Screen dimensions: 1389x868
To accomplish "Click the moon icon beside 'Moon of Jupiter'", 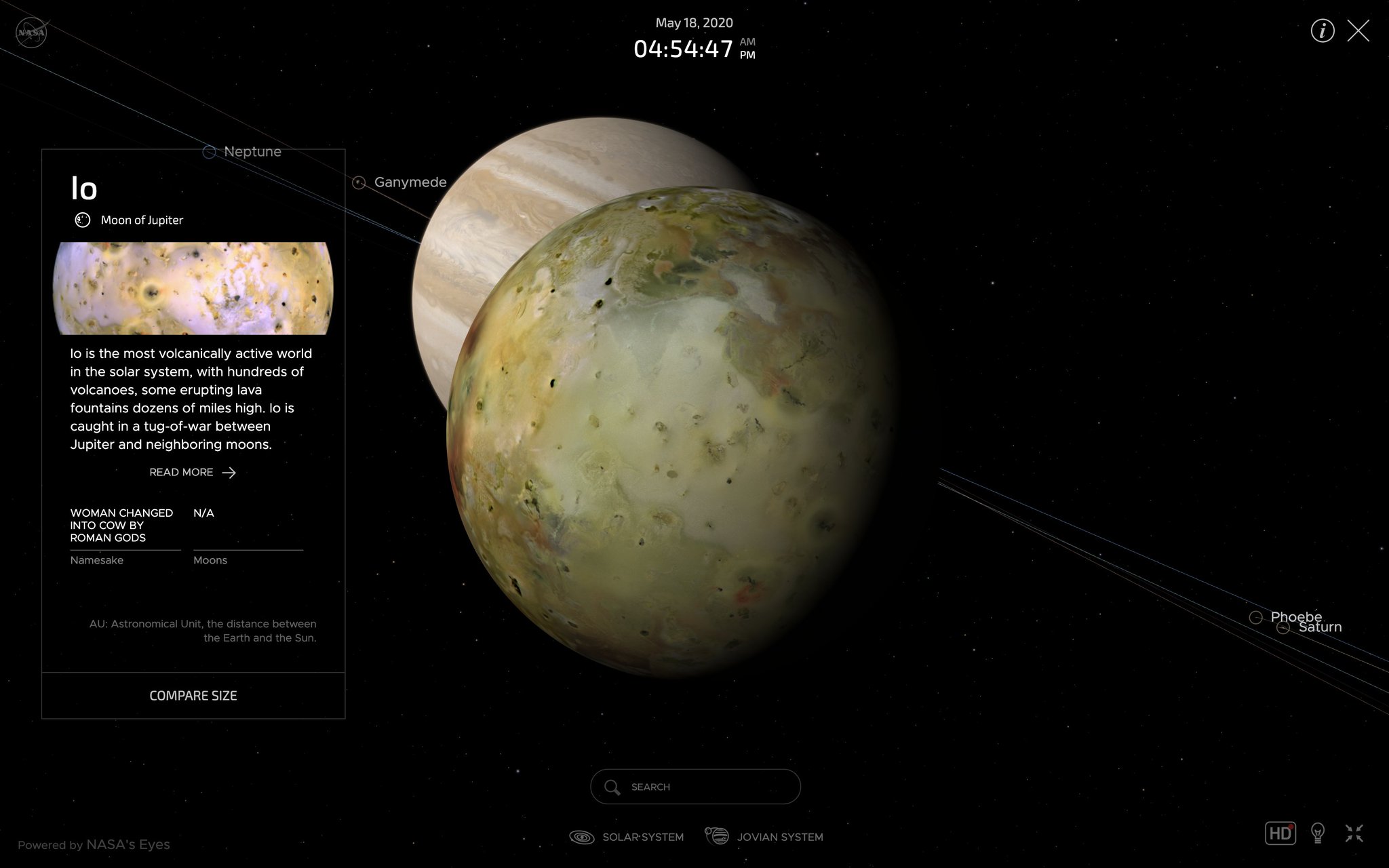I will [x=82, y=220].
